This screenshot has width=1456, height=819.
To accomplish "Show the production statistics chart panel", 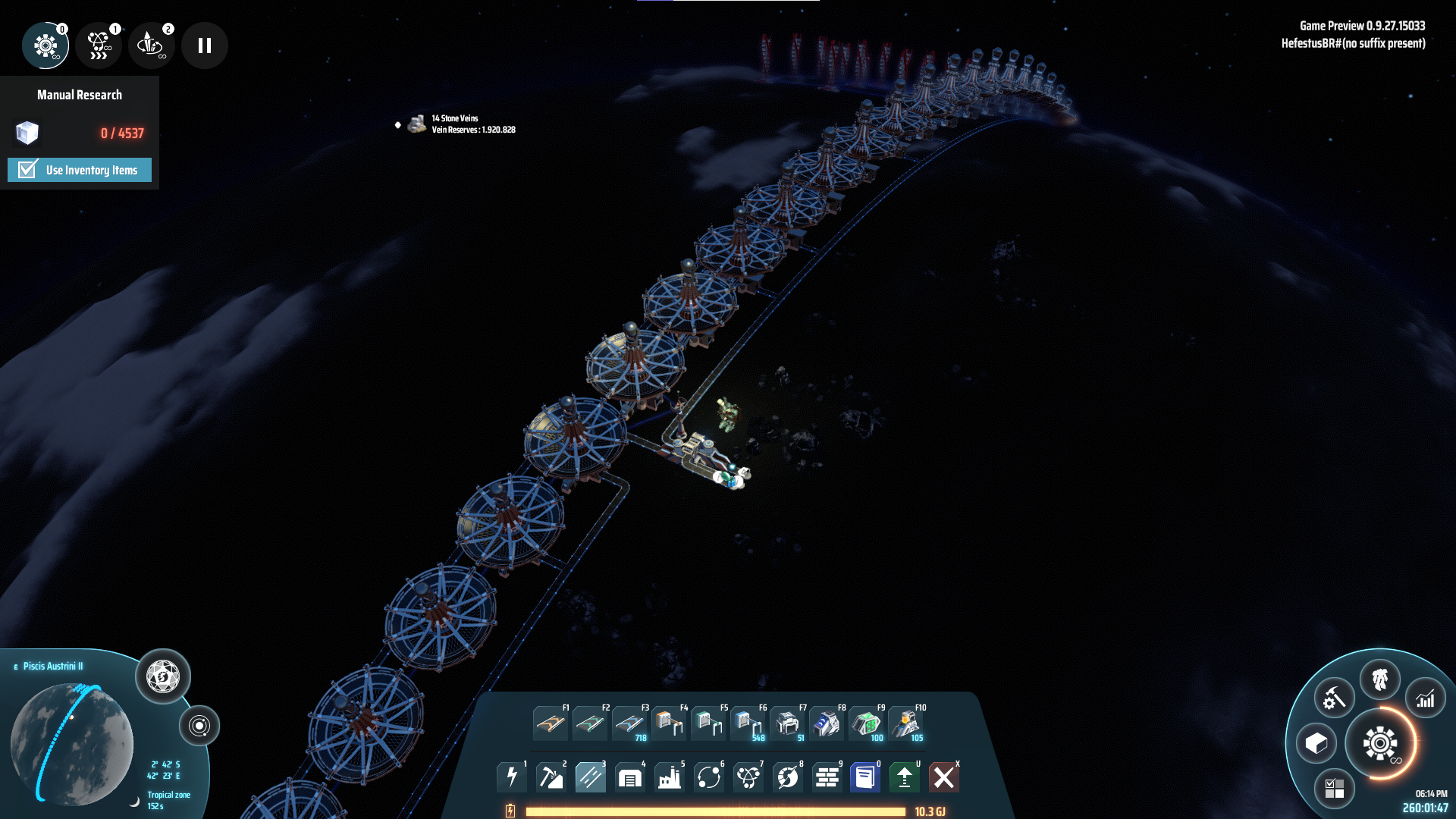I will pyautogui.click(x=1426, y=699).
